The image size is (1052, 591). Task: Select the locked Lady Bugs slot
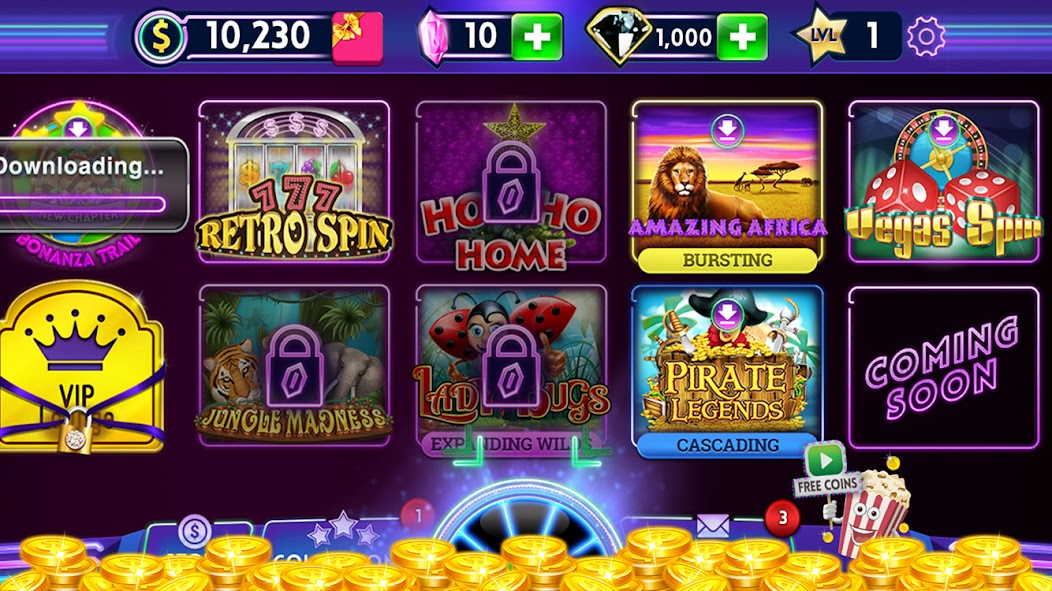click(x=511, y=365)
